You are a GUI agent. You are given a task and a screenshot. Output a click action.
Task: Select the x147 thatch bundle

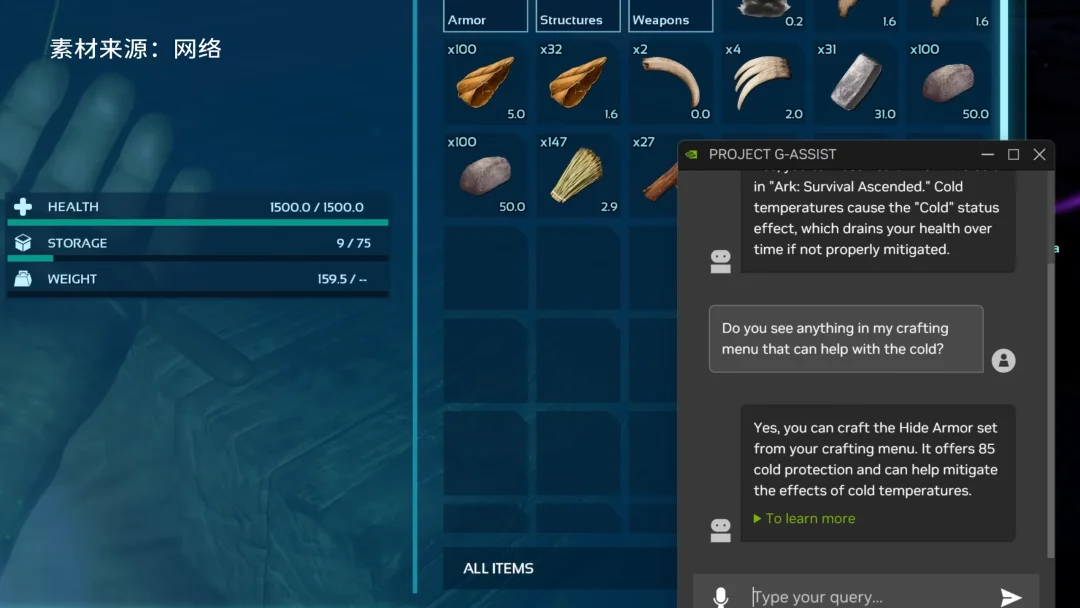(x=578, y=175)
